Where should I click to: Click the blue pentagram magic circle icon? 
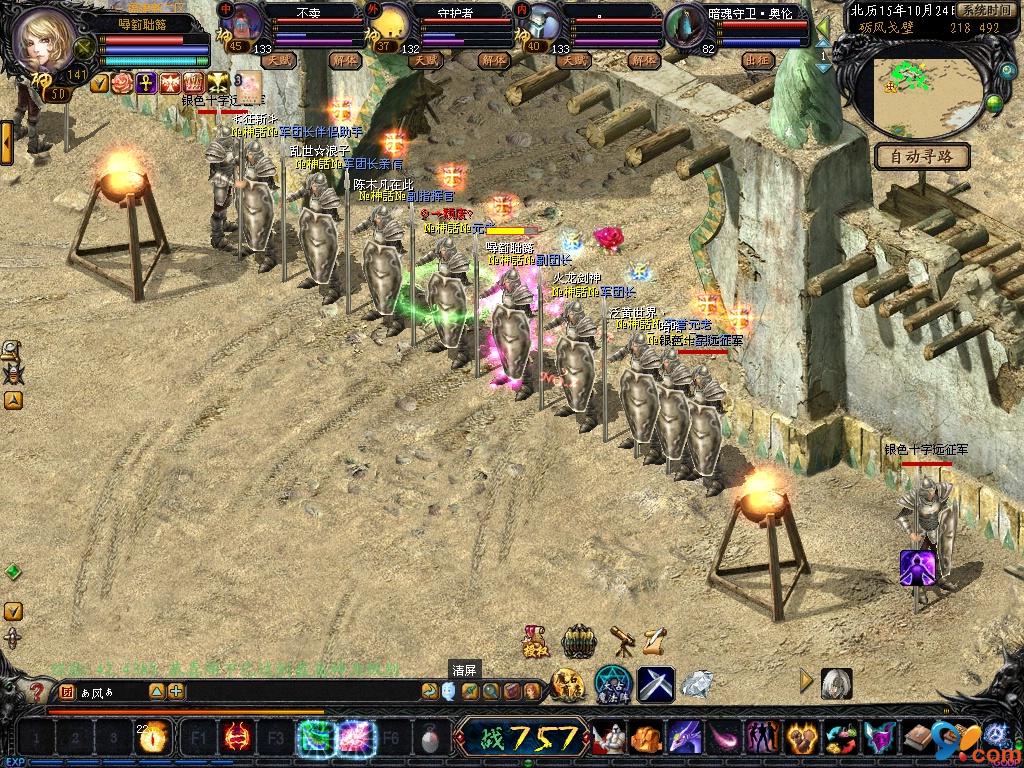click(610, 683)
